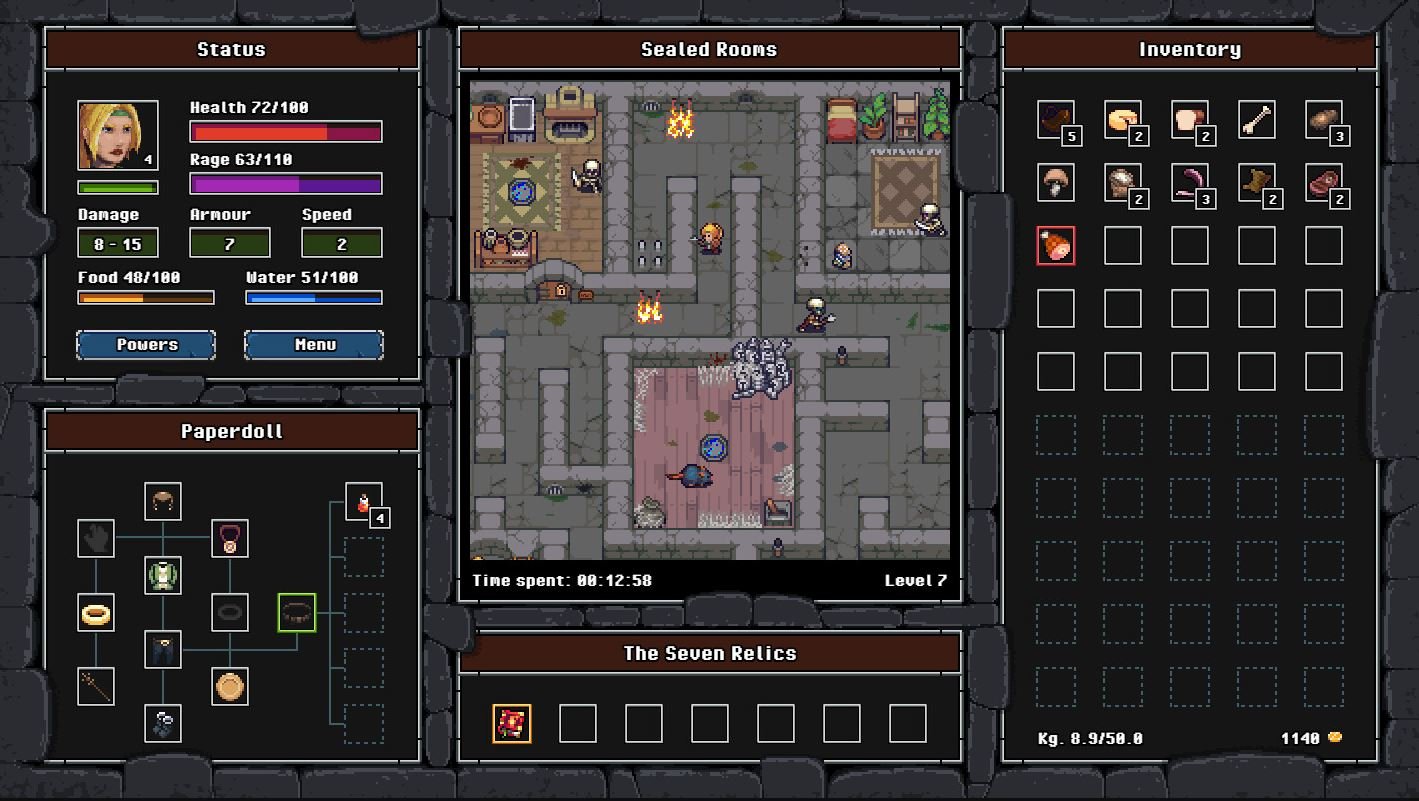Image resolution: width=1419 pixels, height=801 pixels.
Task: Select the highlighted ham item
Action: pyautogui.click(x=1055, y=246)
